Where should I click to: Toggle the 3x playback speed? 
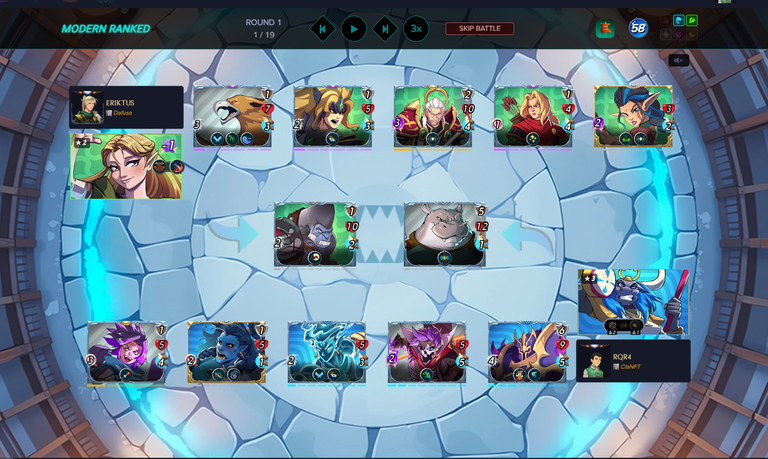point(416,29)
